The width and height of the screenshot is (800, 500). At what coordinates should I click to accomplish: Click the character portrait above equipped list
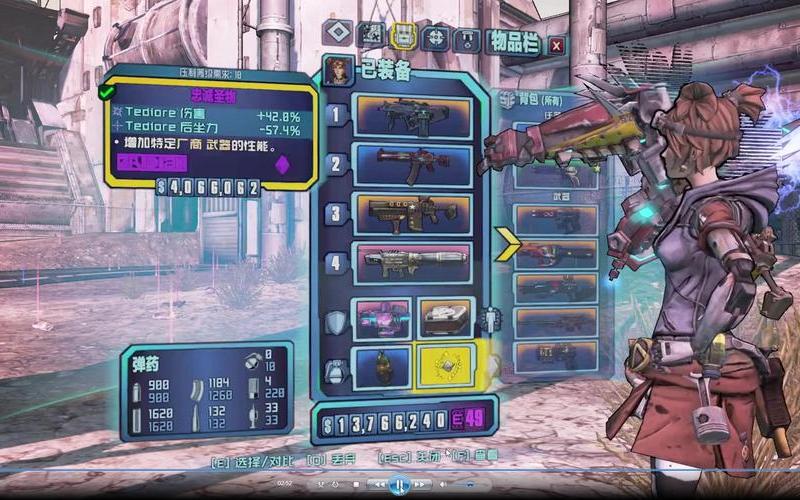click(336, 72)
